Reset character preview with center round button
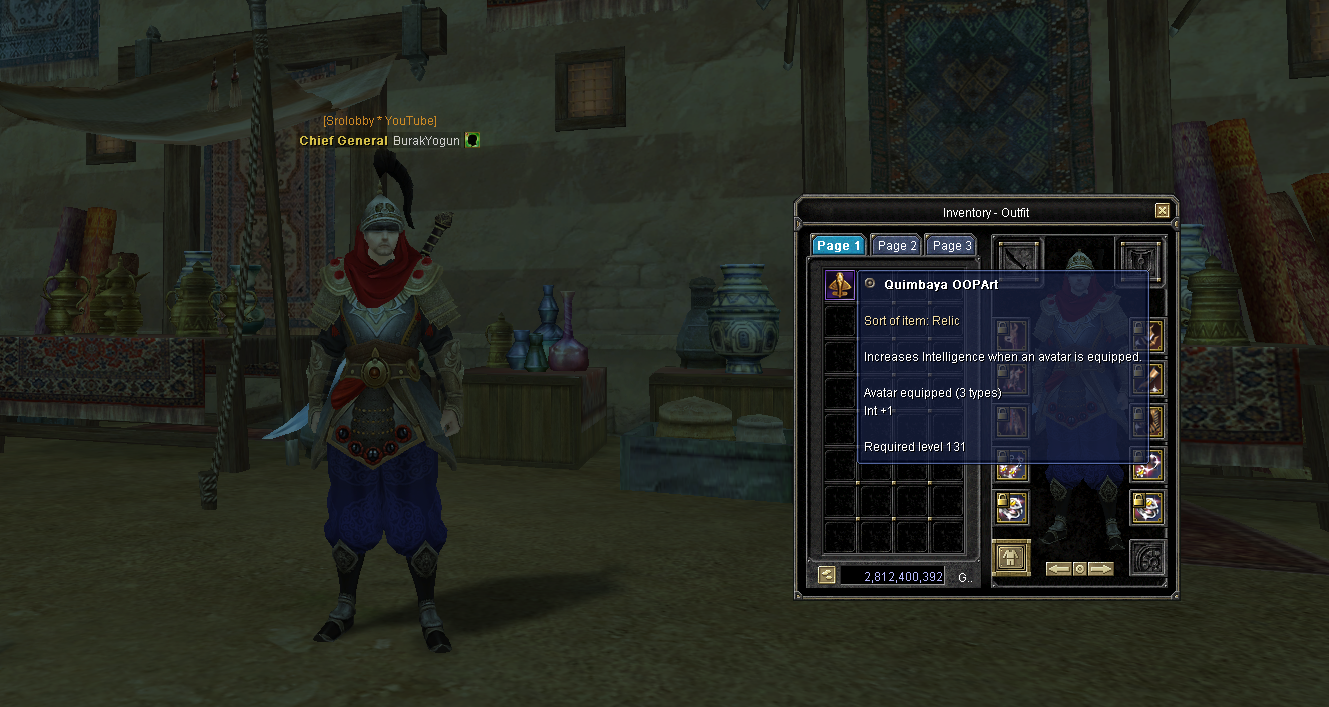Image resolution: width=1329 pixels, height=707 pixels. (1080, 569)
